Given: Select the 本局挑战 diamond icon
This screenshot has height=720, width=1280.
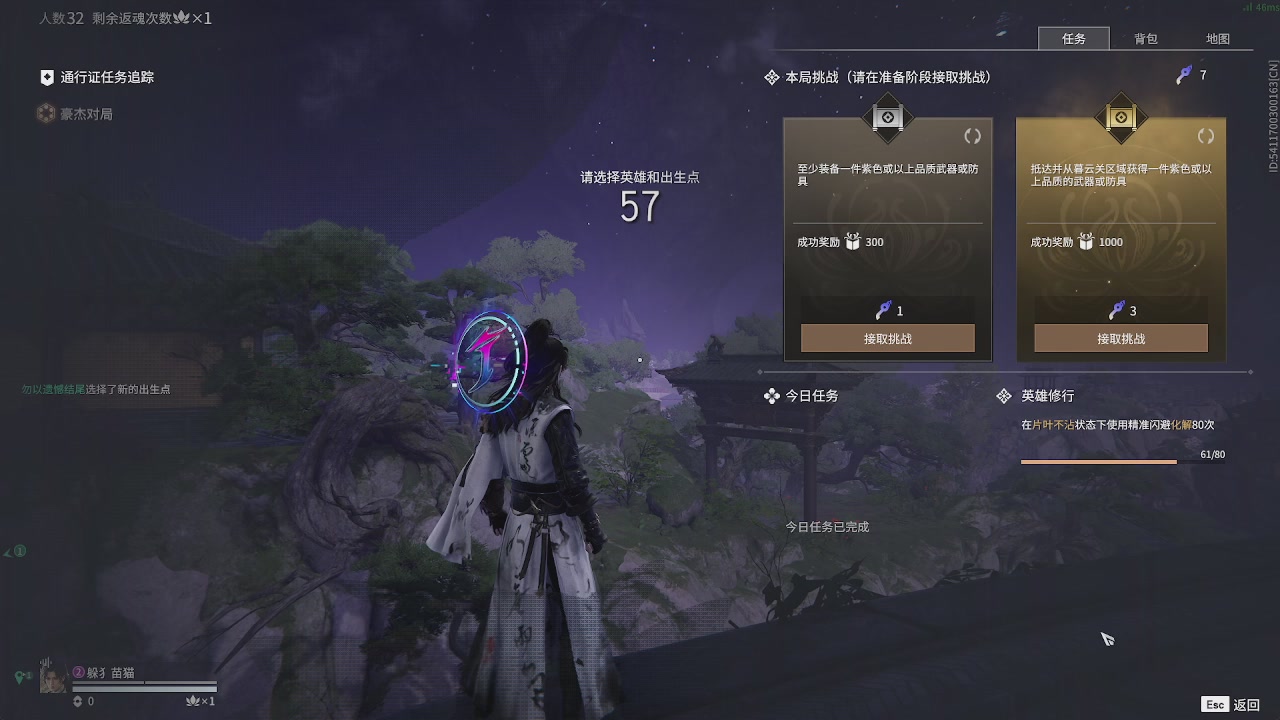Looking at the screenshot, I should [x=771, y=76].
